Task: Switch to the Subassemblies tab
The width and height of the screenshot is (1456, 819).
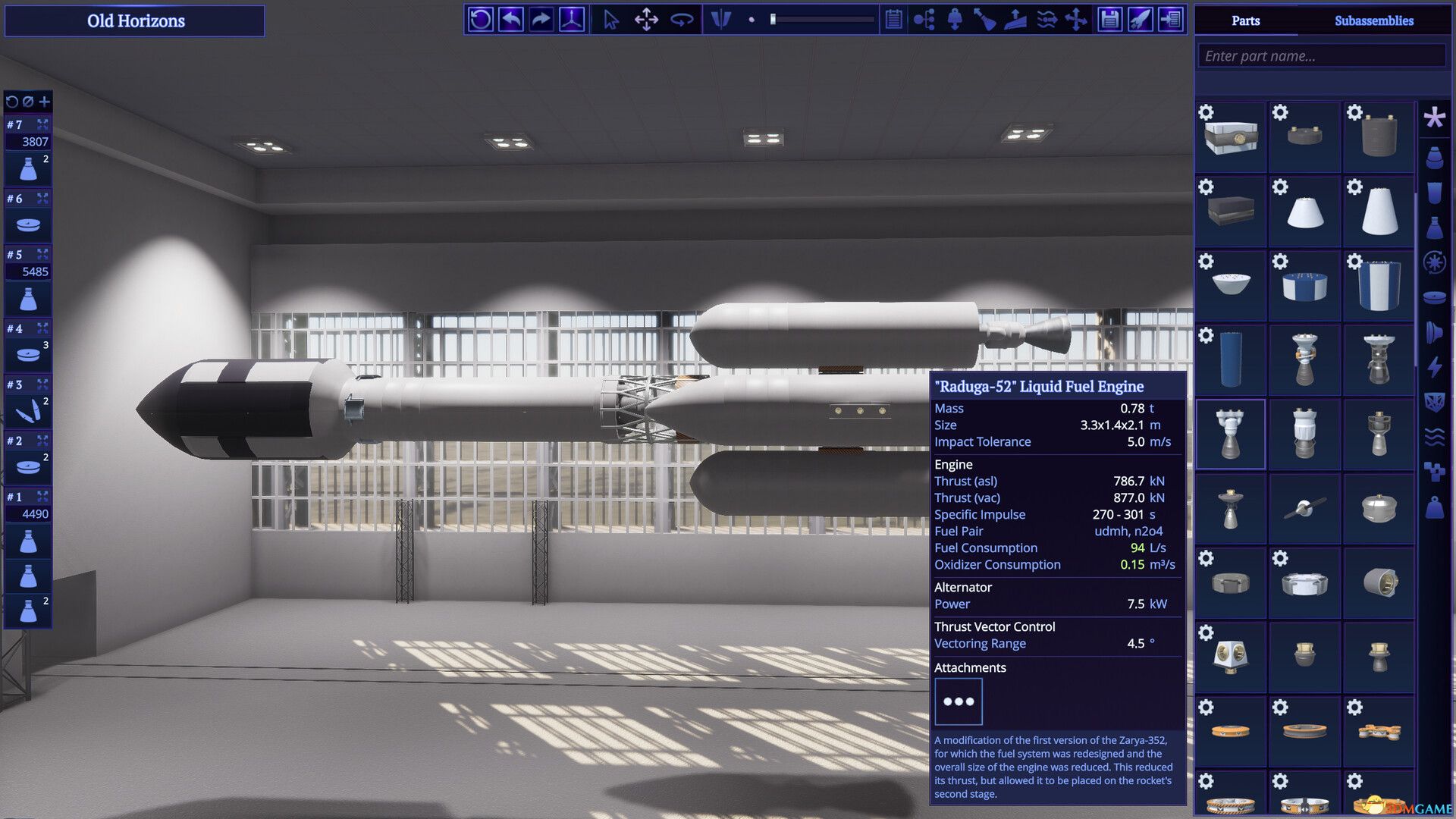Action: (x=1376, y=20)
